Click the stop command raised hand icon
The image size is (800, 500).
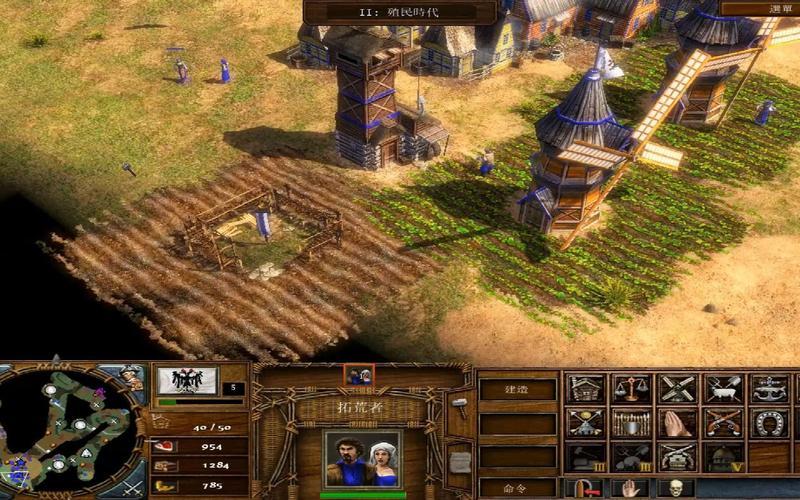(631, 489)
